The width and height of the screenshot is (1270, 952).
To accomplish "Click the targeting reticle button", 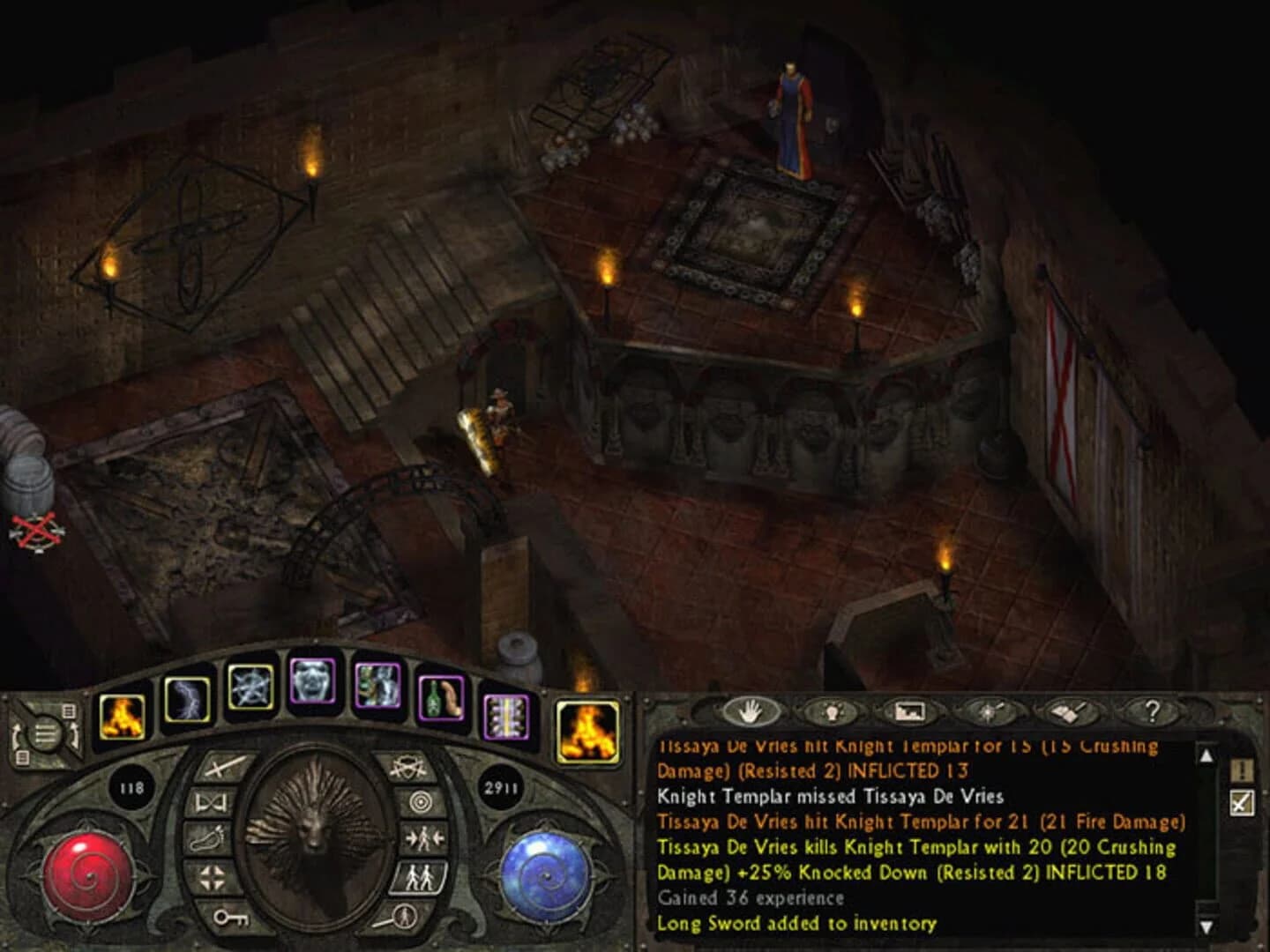I will click(423, 800).
